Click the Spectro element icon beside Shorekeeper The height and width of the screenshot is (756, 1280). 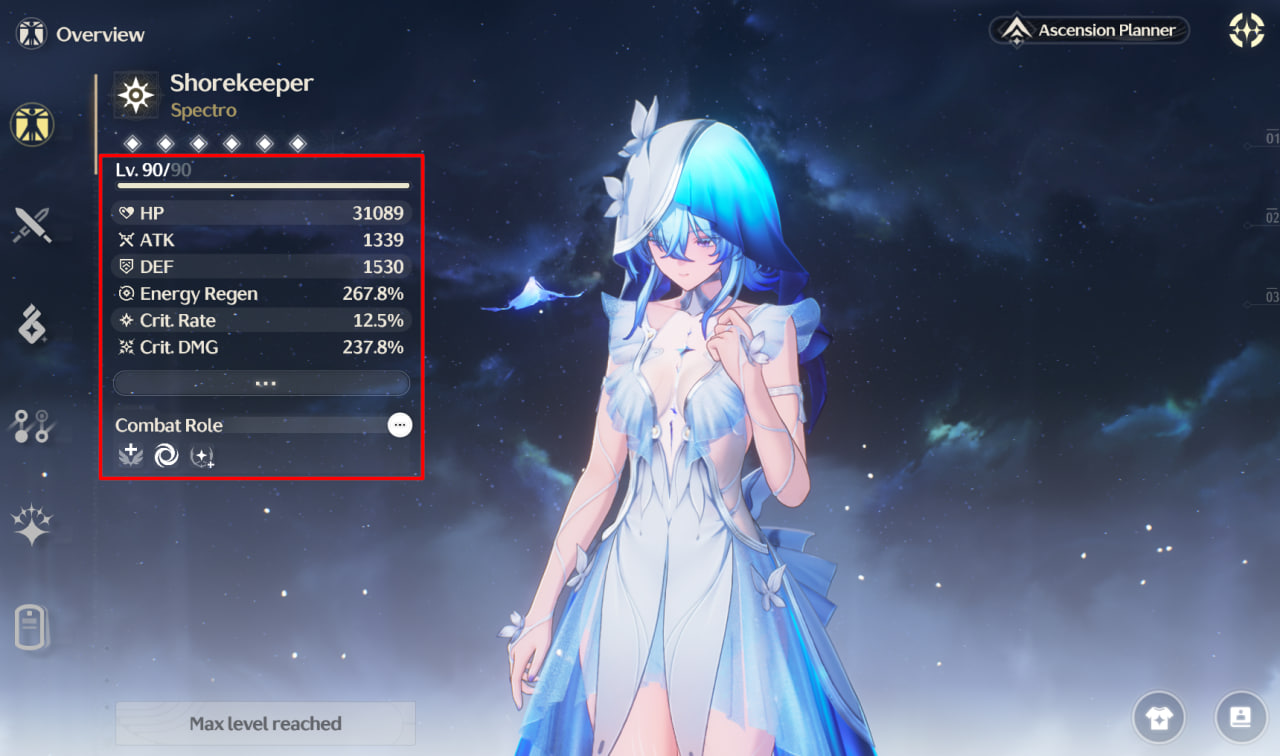(x=136, y=95)
